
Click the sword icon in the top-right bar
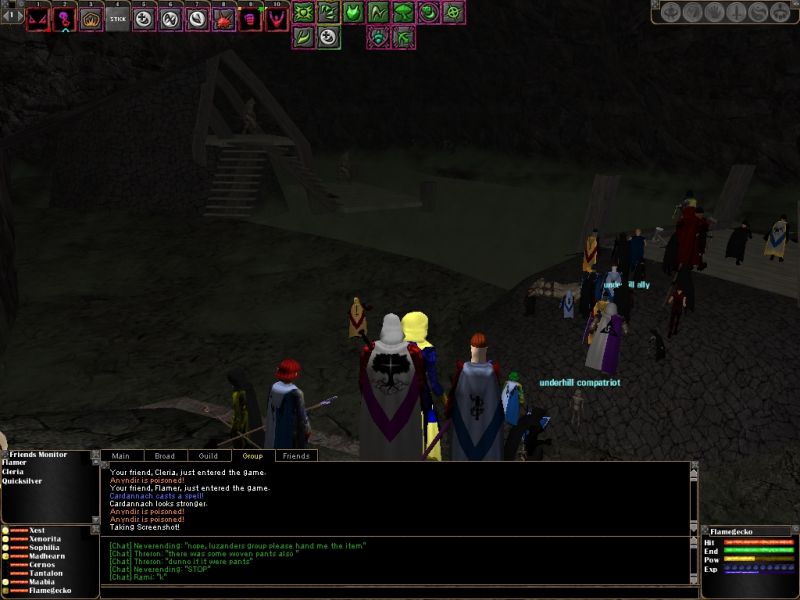point(735,13)
